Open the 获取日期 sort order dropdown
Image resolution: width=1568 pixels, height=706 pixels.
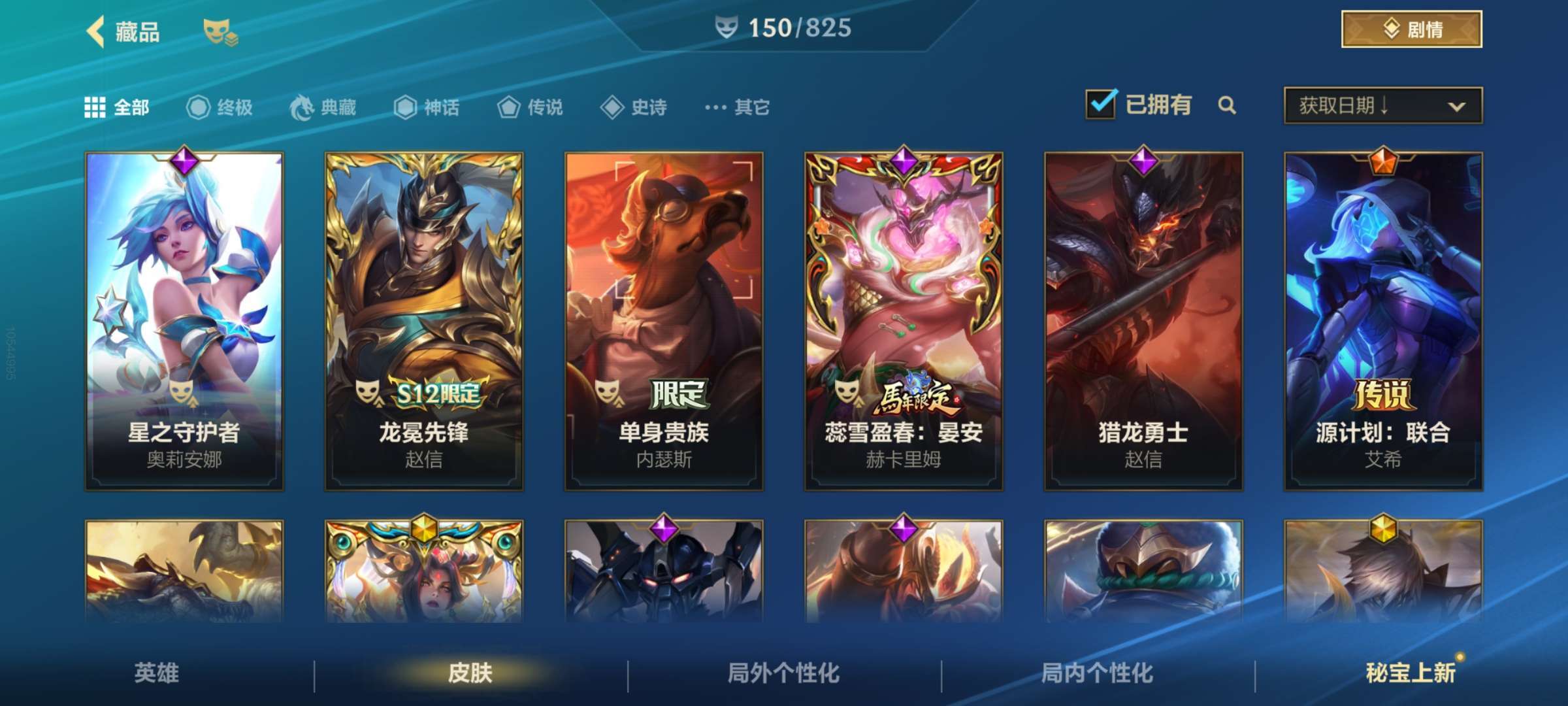click(x=1382, y=105)
